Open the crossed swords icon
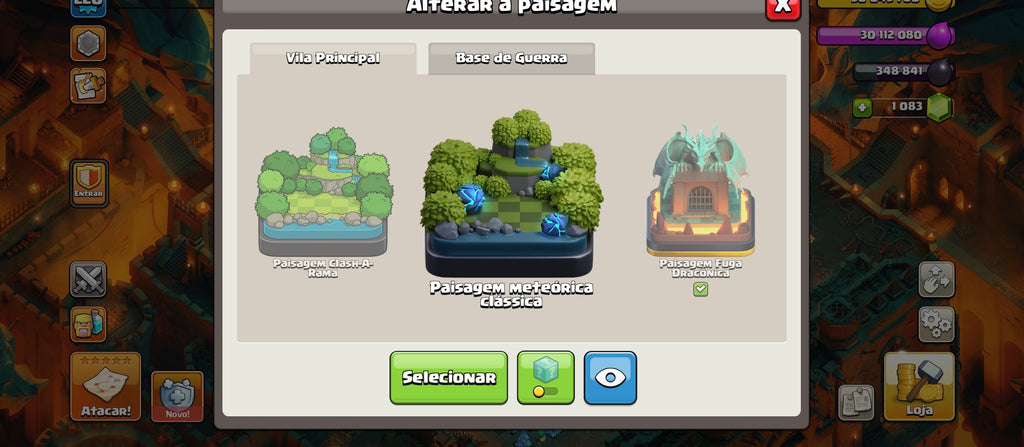The width and height of the screenshot is (1024, 447). click(x=88, y=279)
